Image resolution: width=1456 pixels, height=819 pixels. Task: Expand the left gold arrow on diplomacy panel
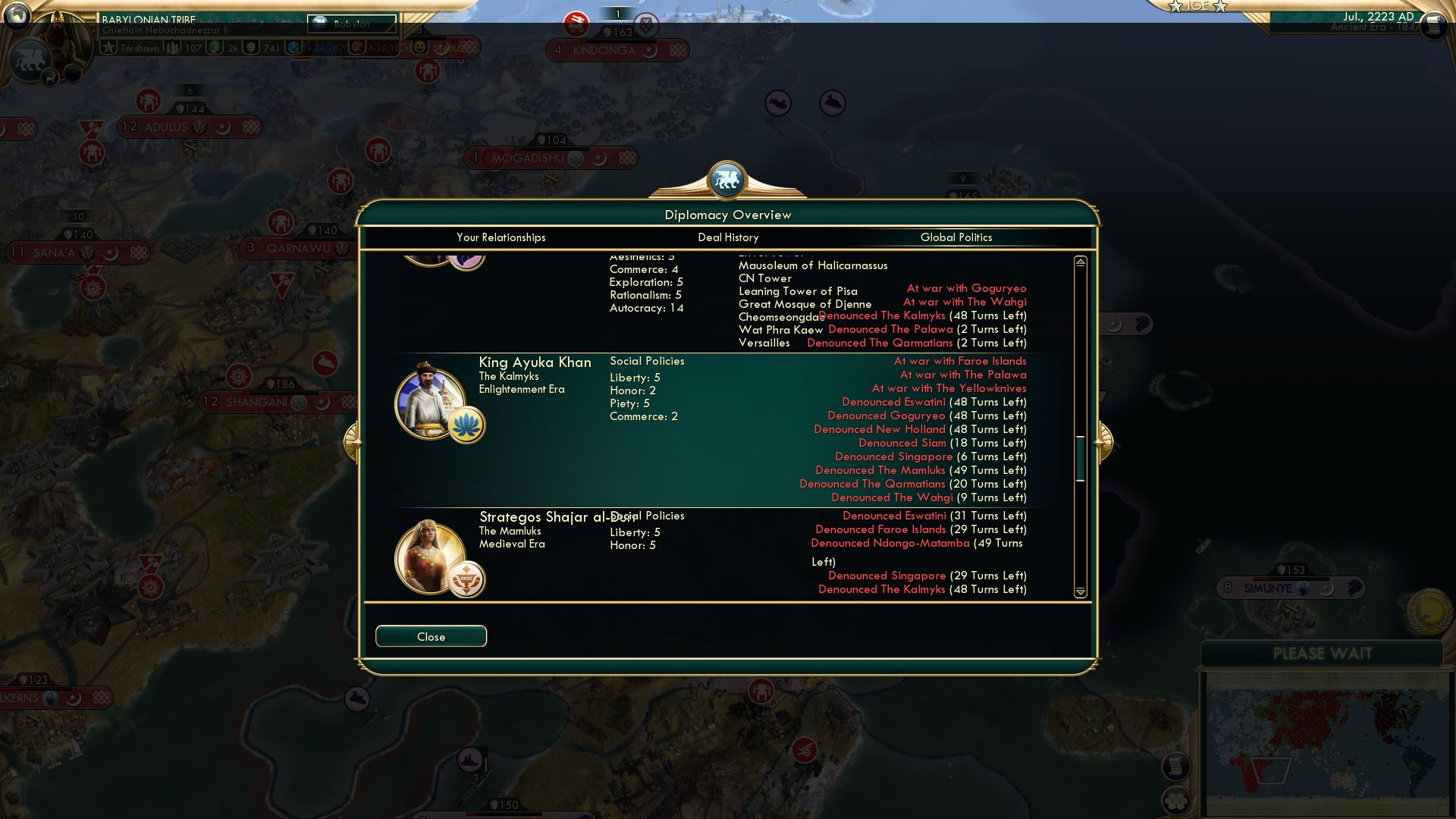353,440
